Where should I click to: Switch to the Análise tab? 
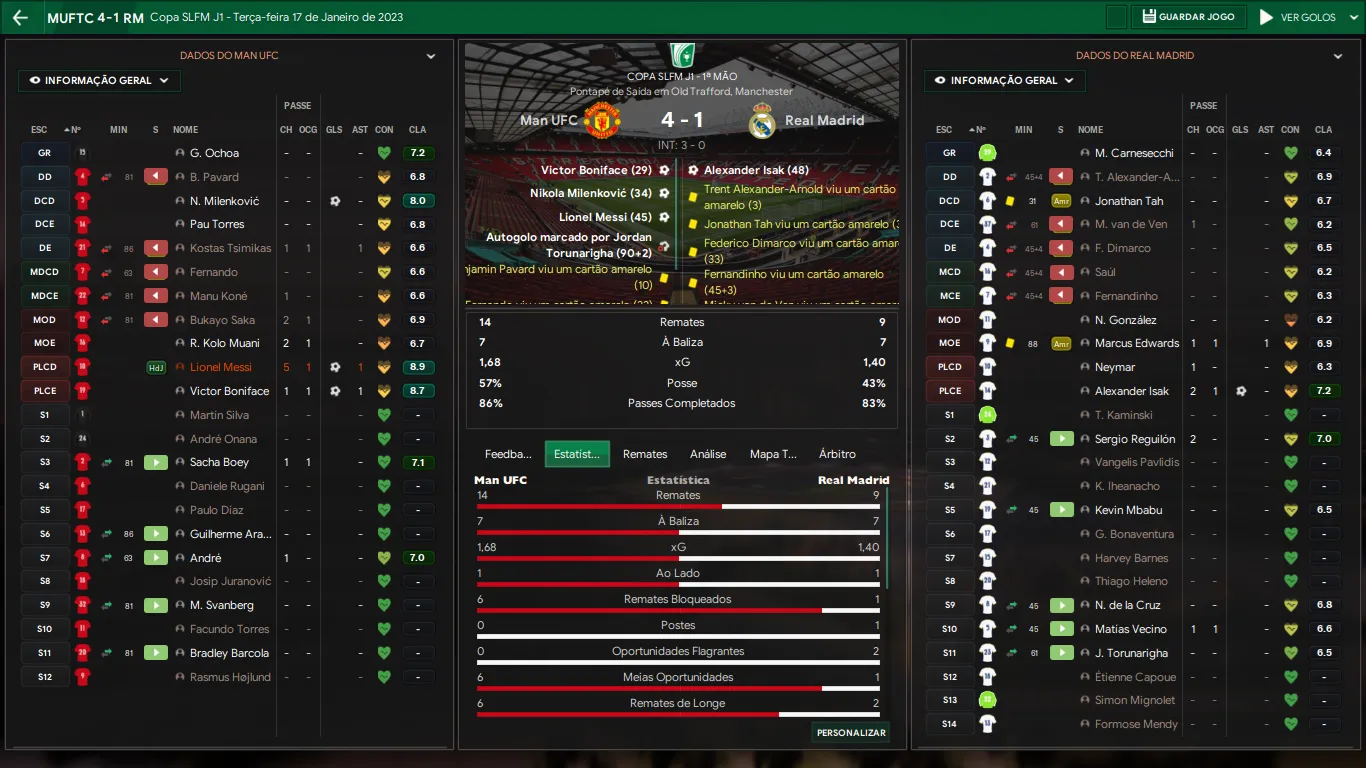click(x=708, y=454)
